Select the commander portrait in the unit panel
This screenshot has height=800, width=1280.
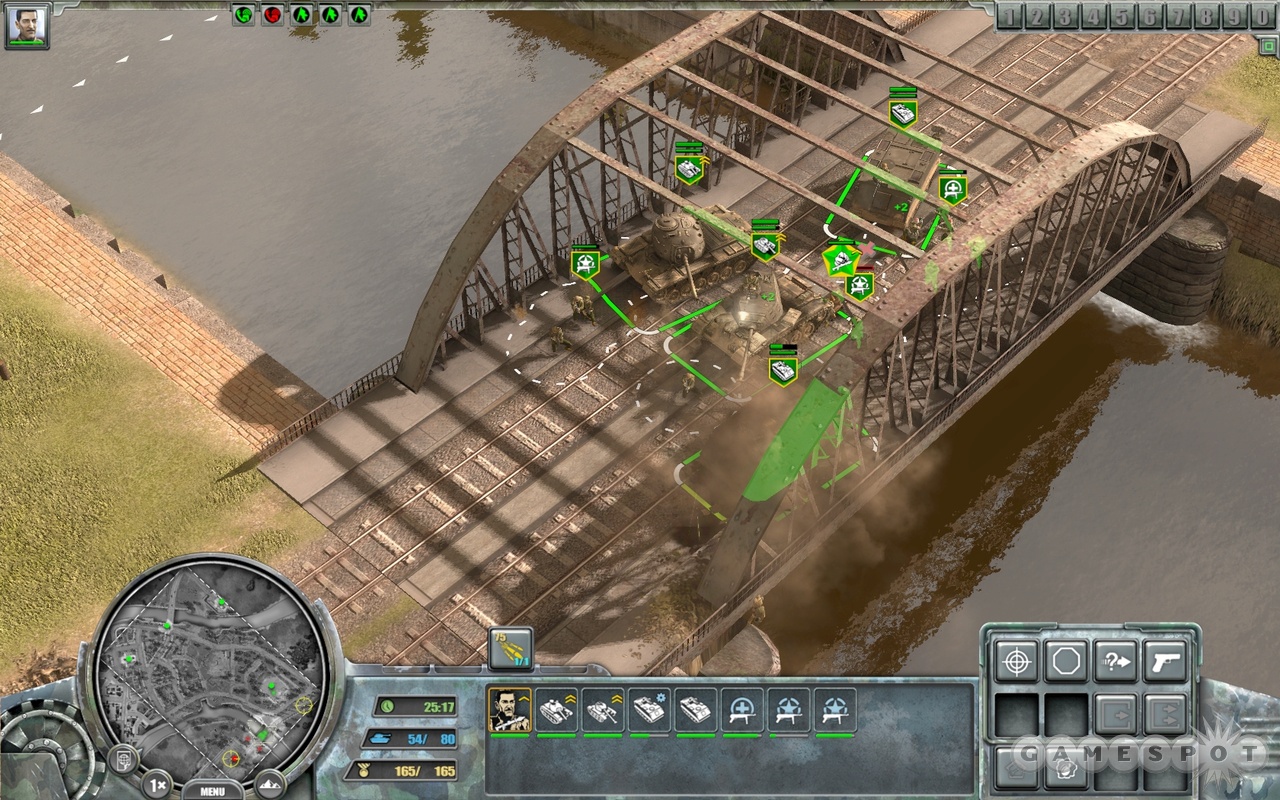508,710
